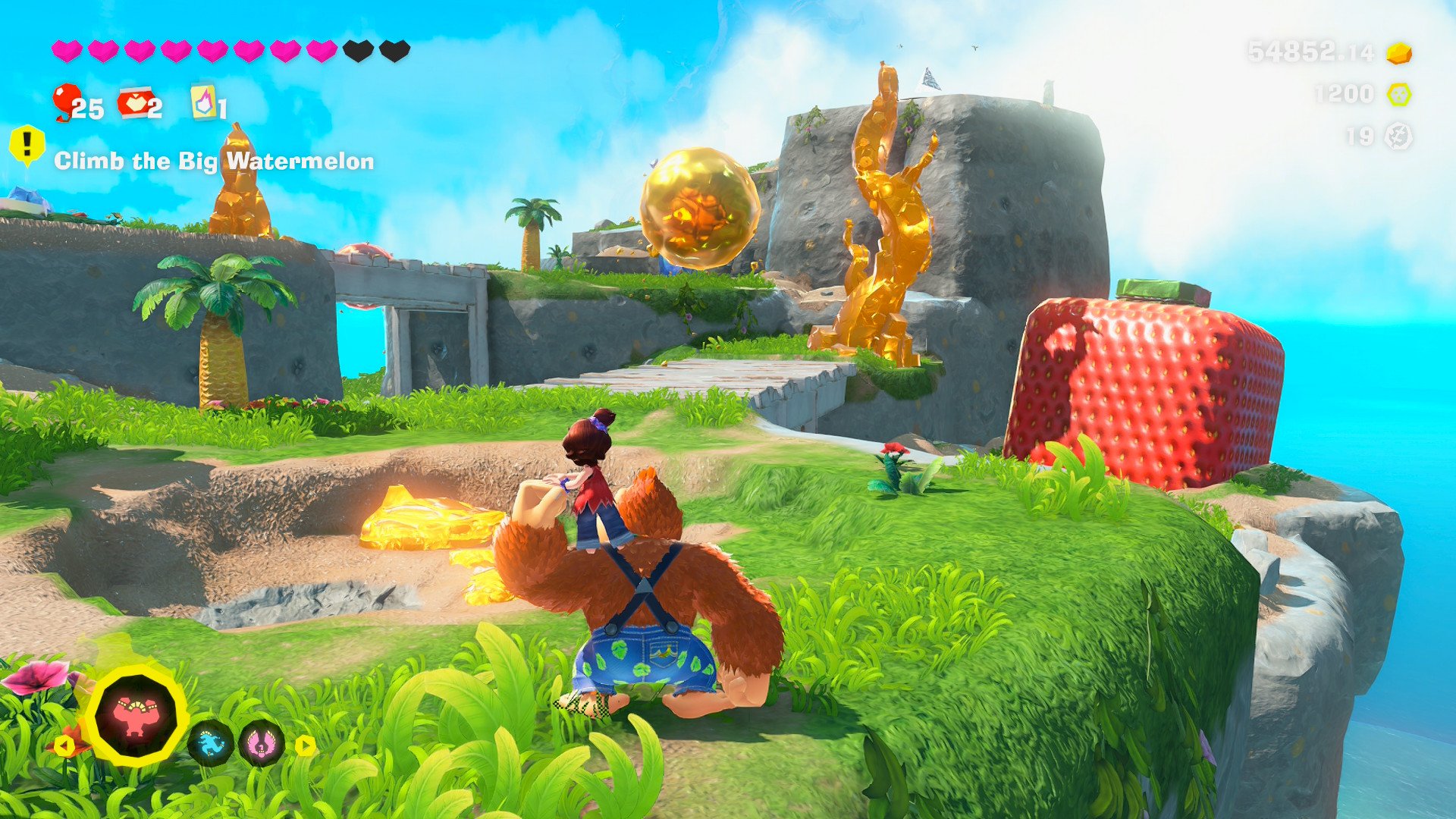Select the yellow flame card item
The image size is (1456, 819).
click(x=203, y=102)
